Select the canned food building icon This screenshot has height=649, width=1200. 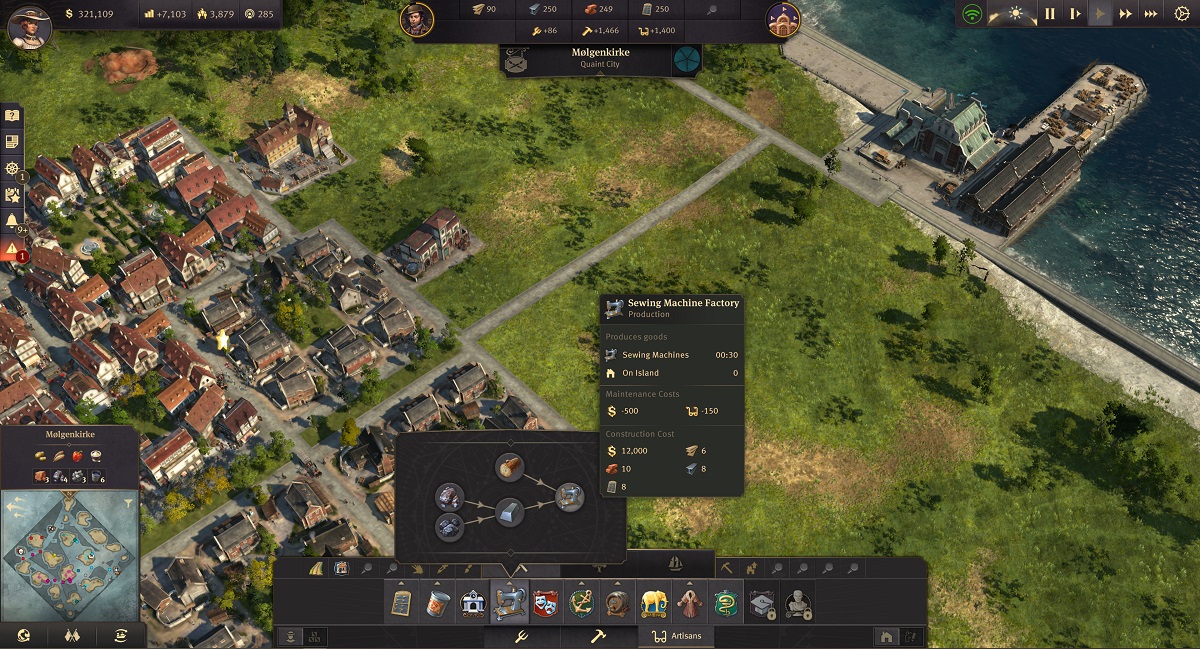(x=437, y=603)
